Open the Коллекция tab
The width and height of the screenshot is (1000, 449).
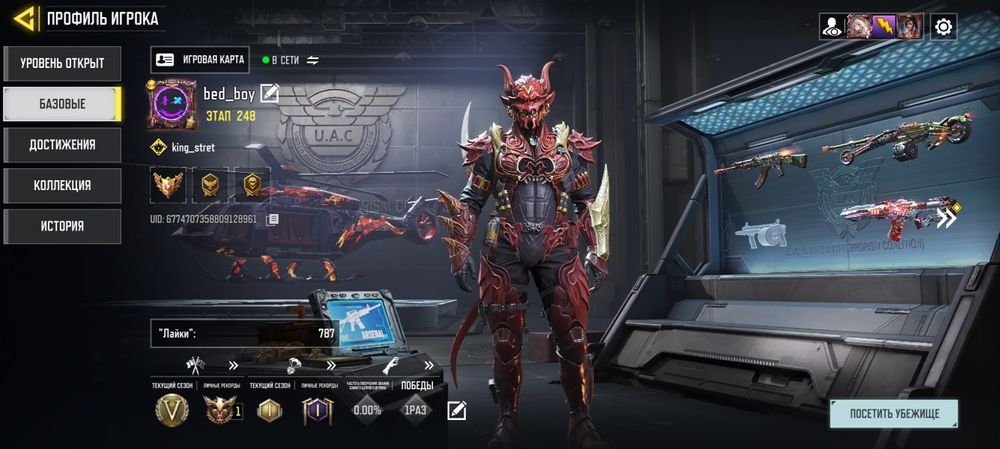tap(62, 185)
